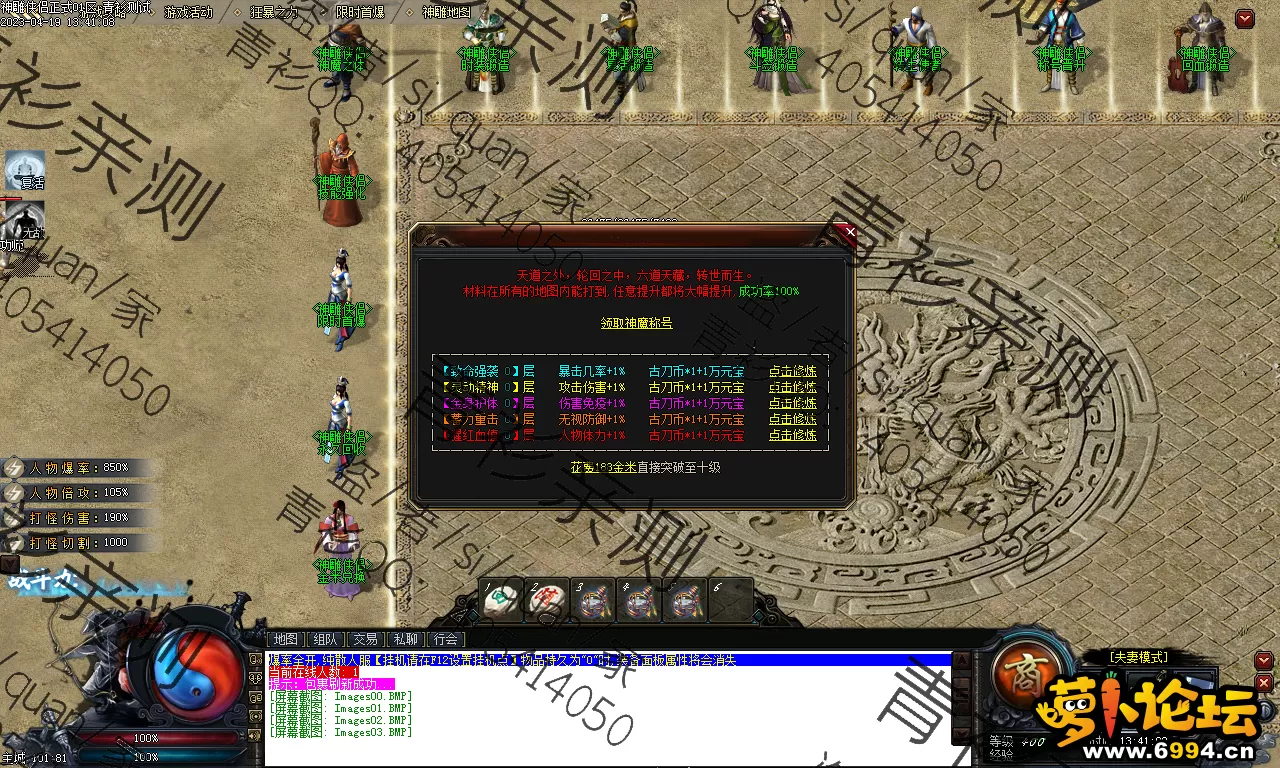Switch to the 行会 tab
The height and width of the screenshot is (768, 1280).
tap(446, 639)
